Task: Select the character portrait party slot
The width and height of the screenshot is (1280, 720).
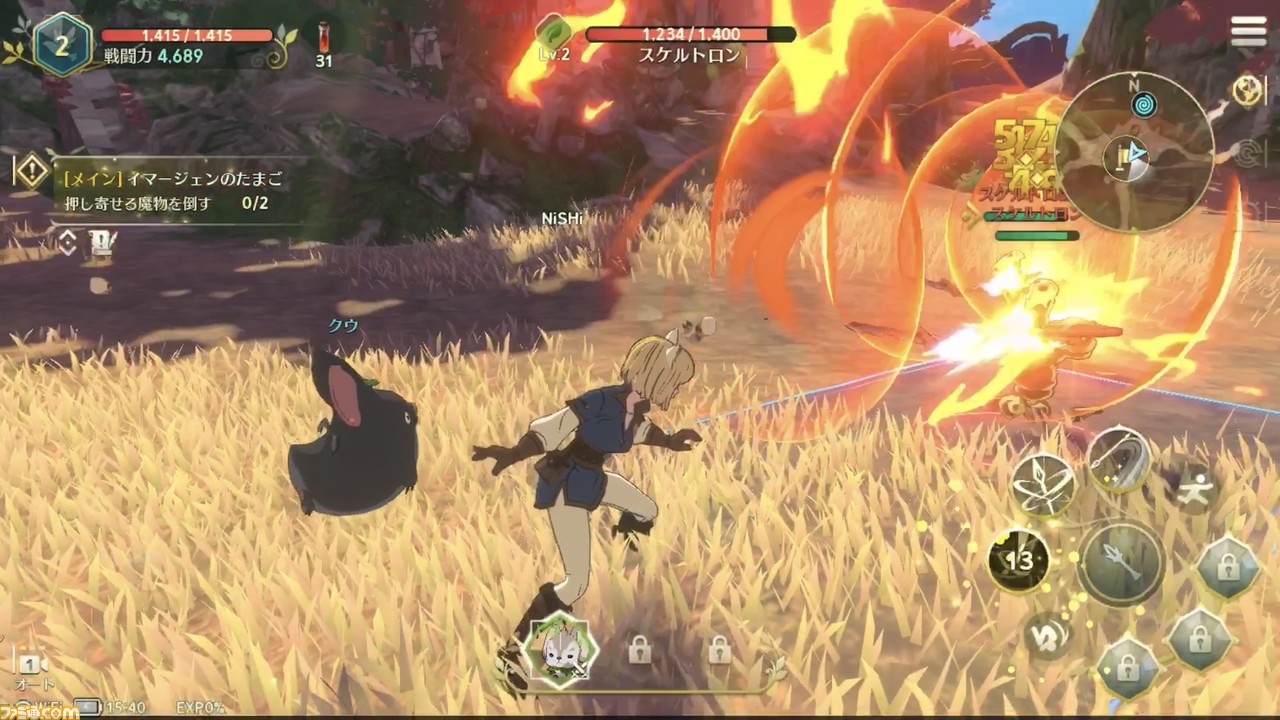Action: coord(561,649)
